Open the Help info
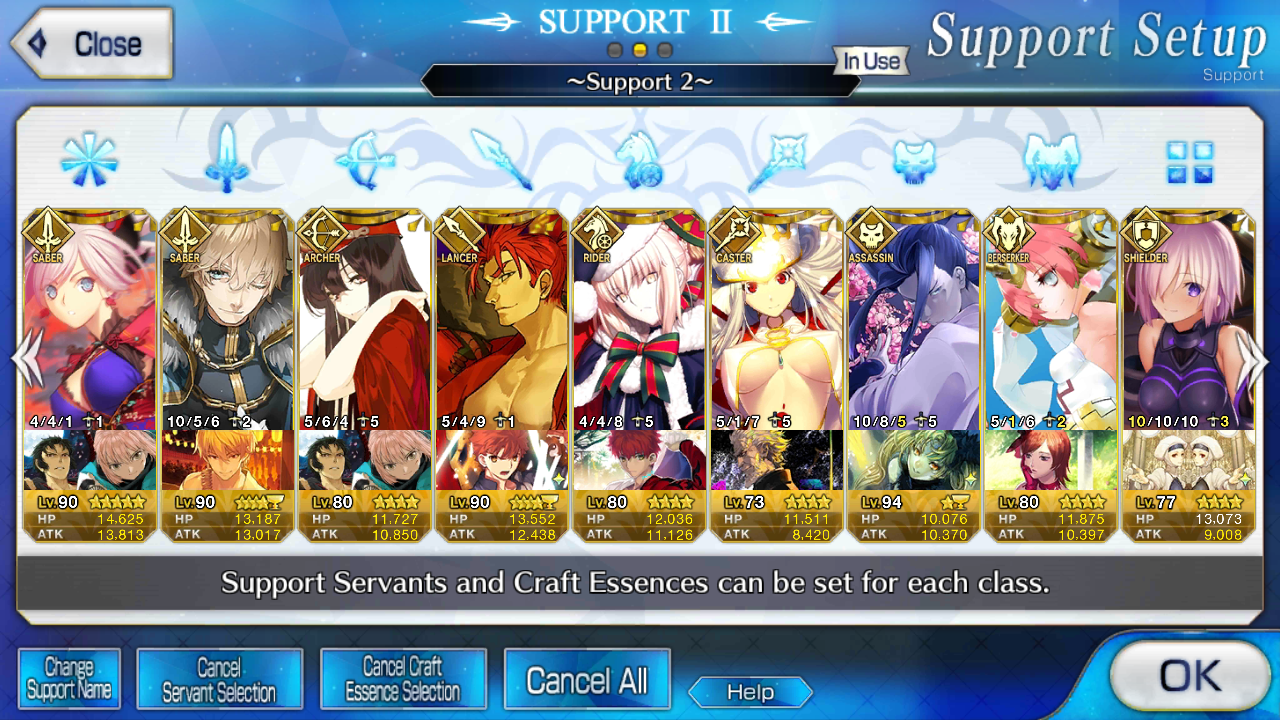 pyautogui.click(x=750, y=692)
